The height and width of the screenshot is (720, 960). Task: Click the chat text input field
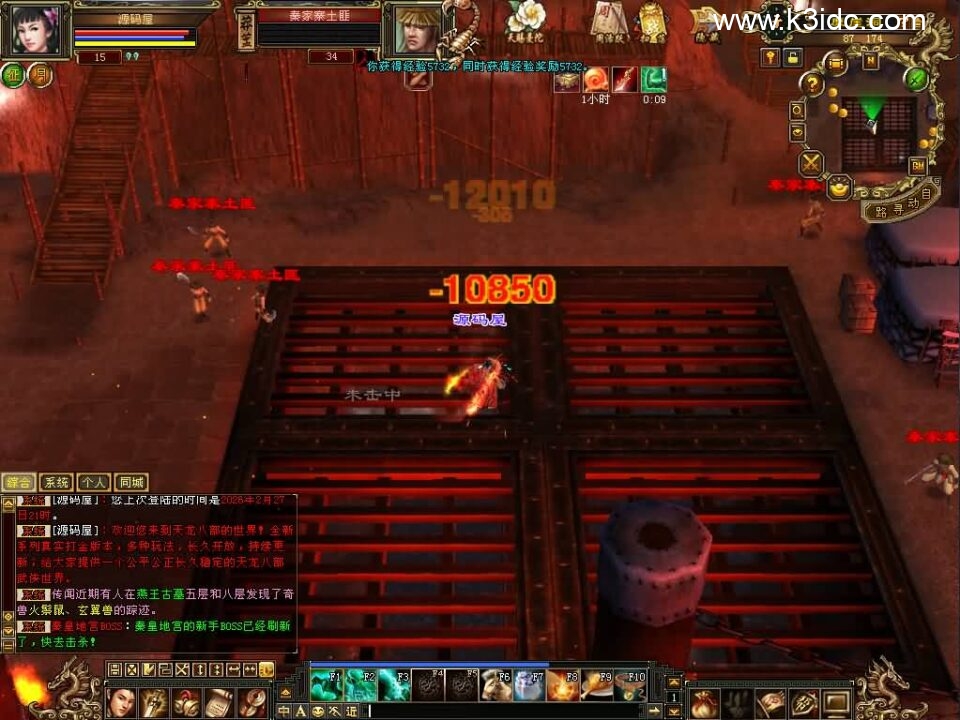pyautogui.click(x=500, y=711)
